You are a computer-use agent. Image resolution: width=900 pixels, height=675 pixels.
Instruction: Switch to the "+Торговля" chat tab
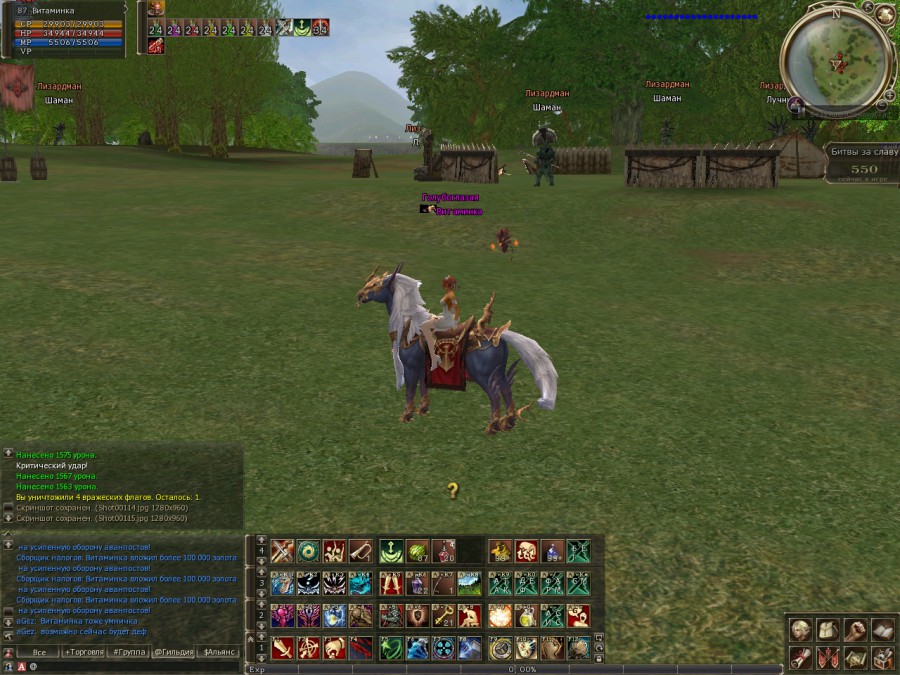point(84,651)
